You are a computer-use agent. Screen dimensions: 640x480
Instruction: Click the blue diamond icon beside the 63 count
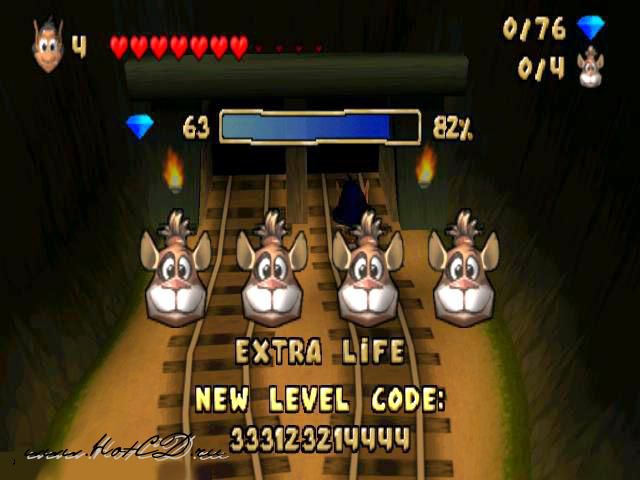tap(140, 127)
